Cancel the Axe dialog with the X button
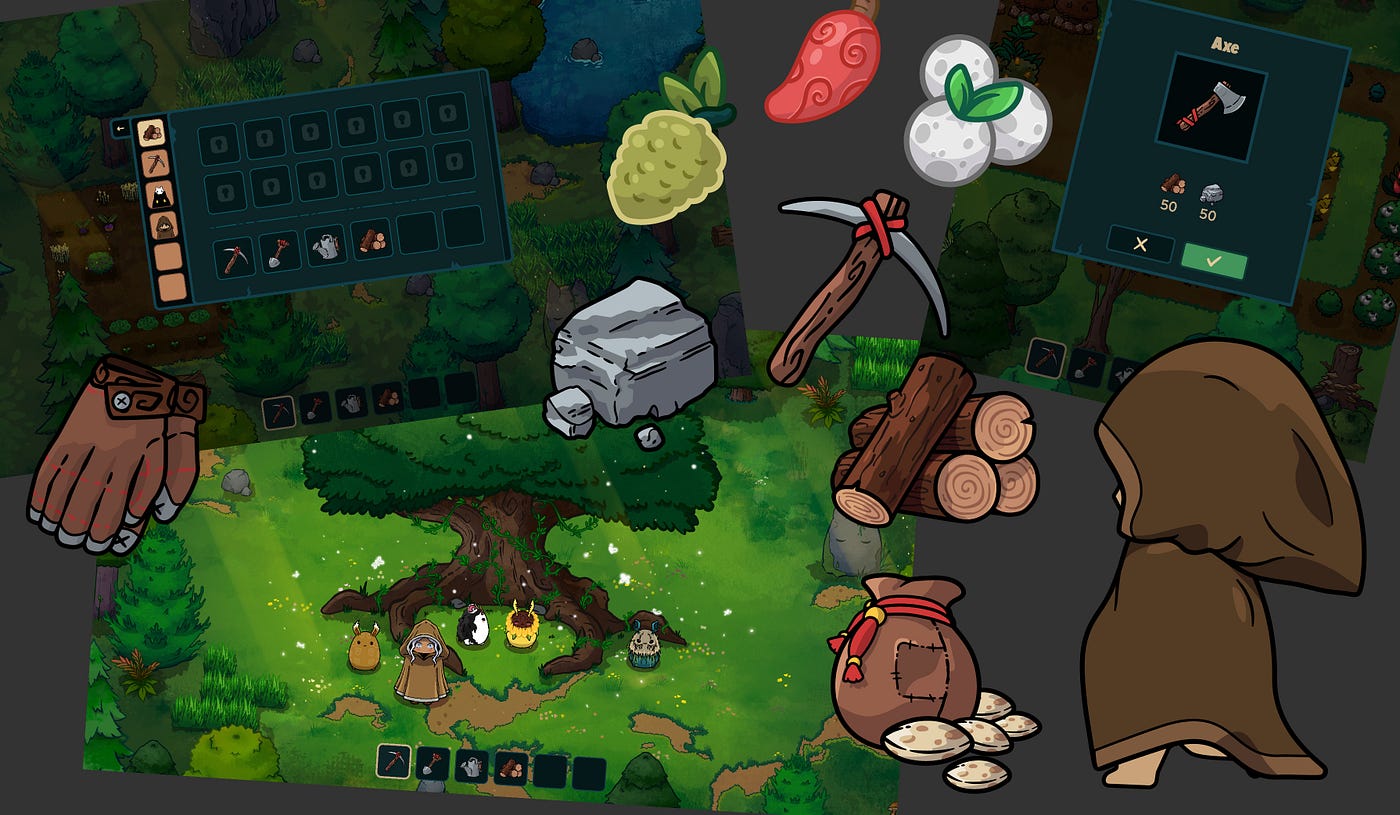The width and height of the screenshot is (1400, 815). click(x=1140, y=245)
